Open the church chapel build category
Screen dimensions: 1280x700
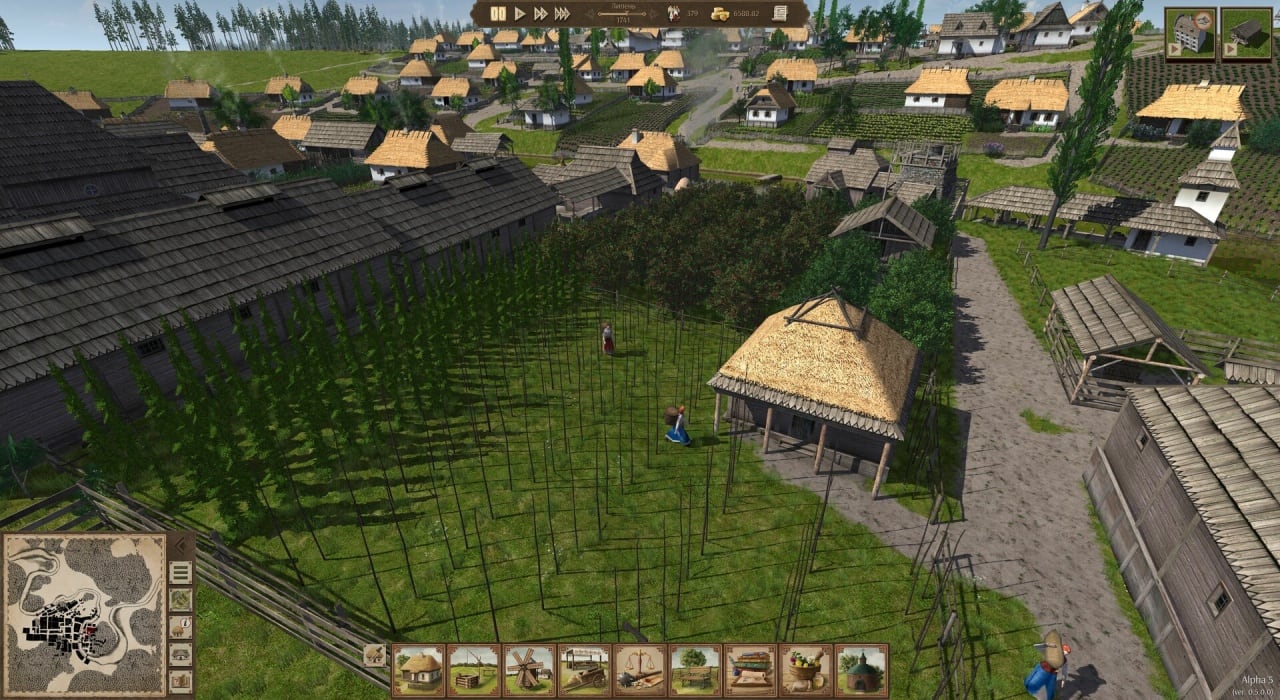[x=861, y=670]
